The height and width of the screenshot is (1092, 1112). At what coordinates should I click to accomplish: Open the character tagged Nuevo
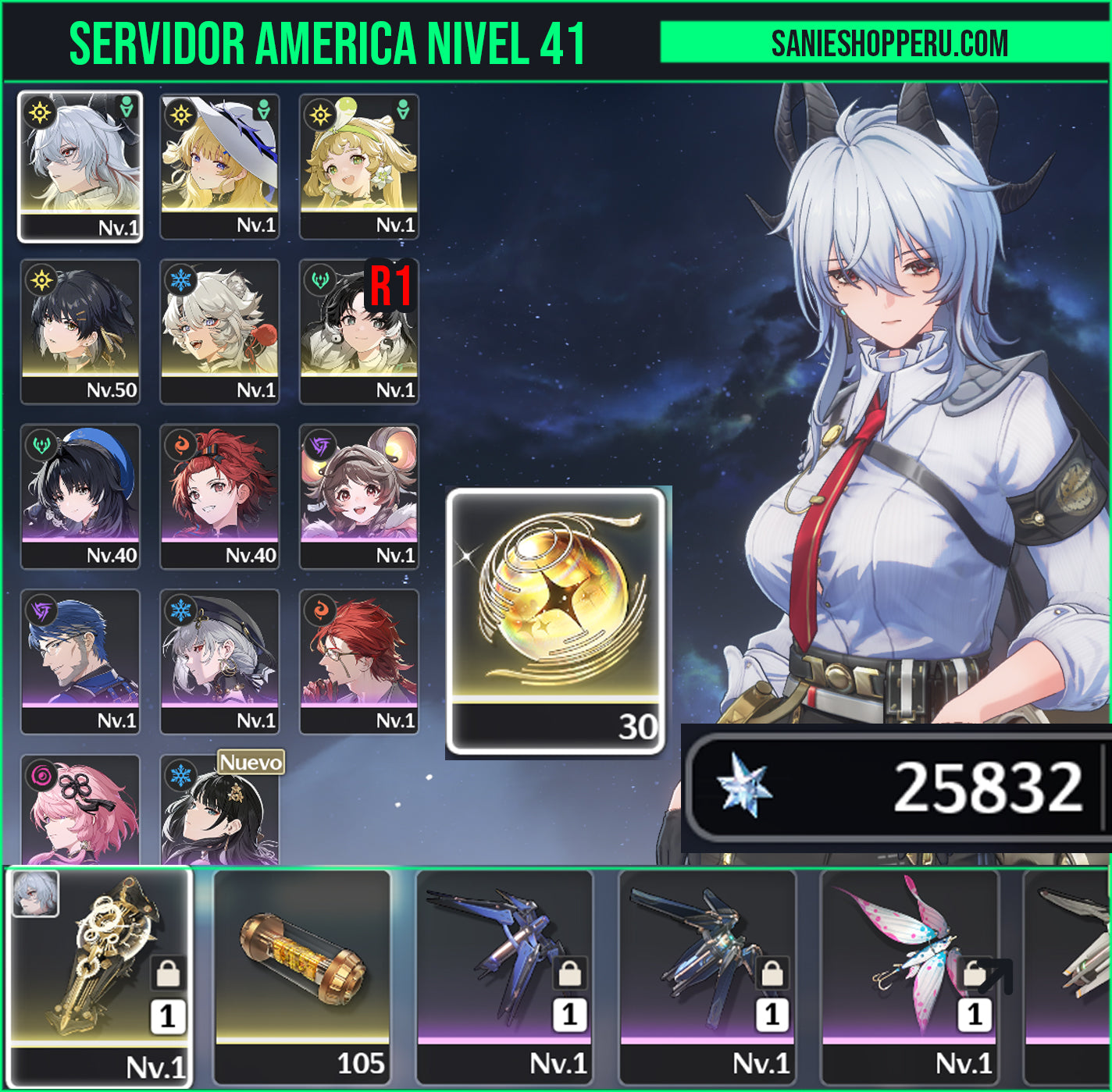[219, 812]
